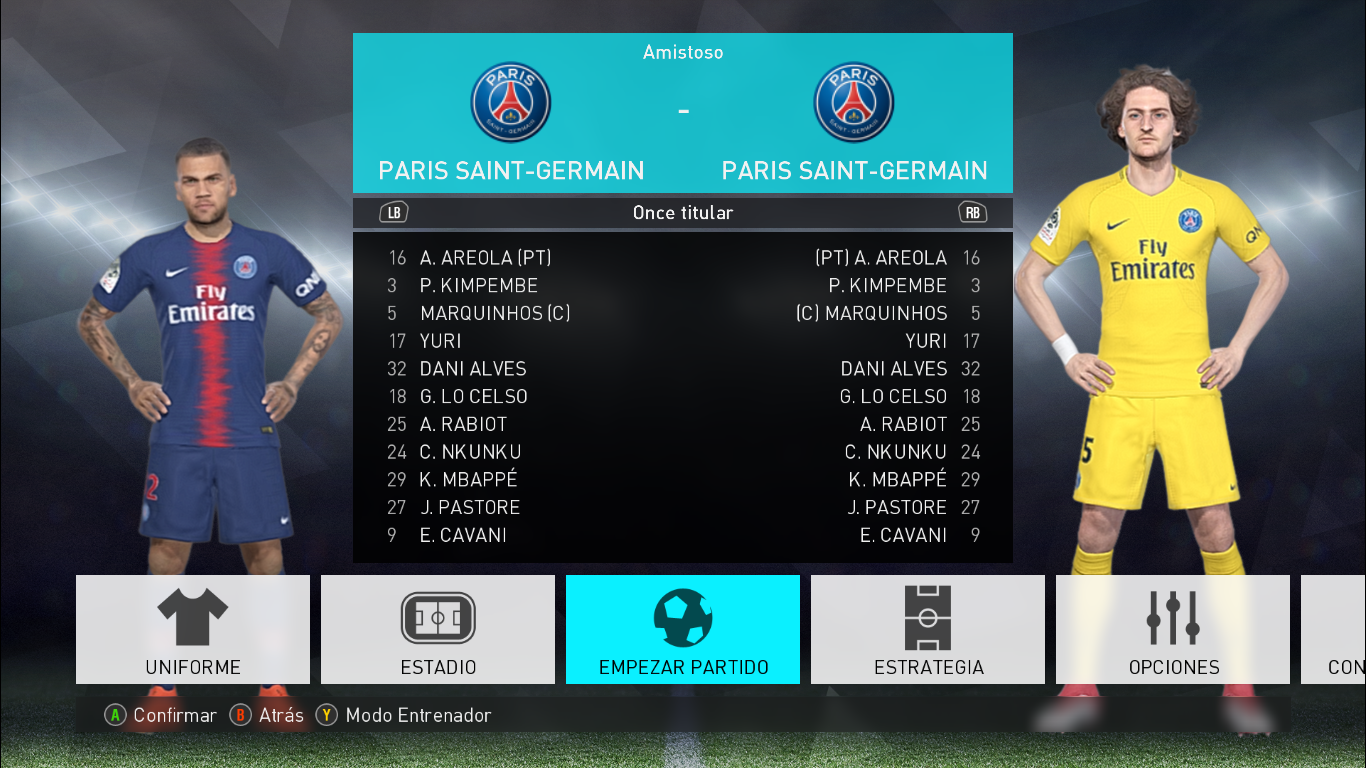Select Empezar Partido to start the match

(x=683, y=629)
